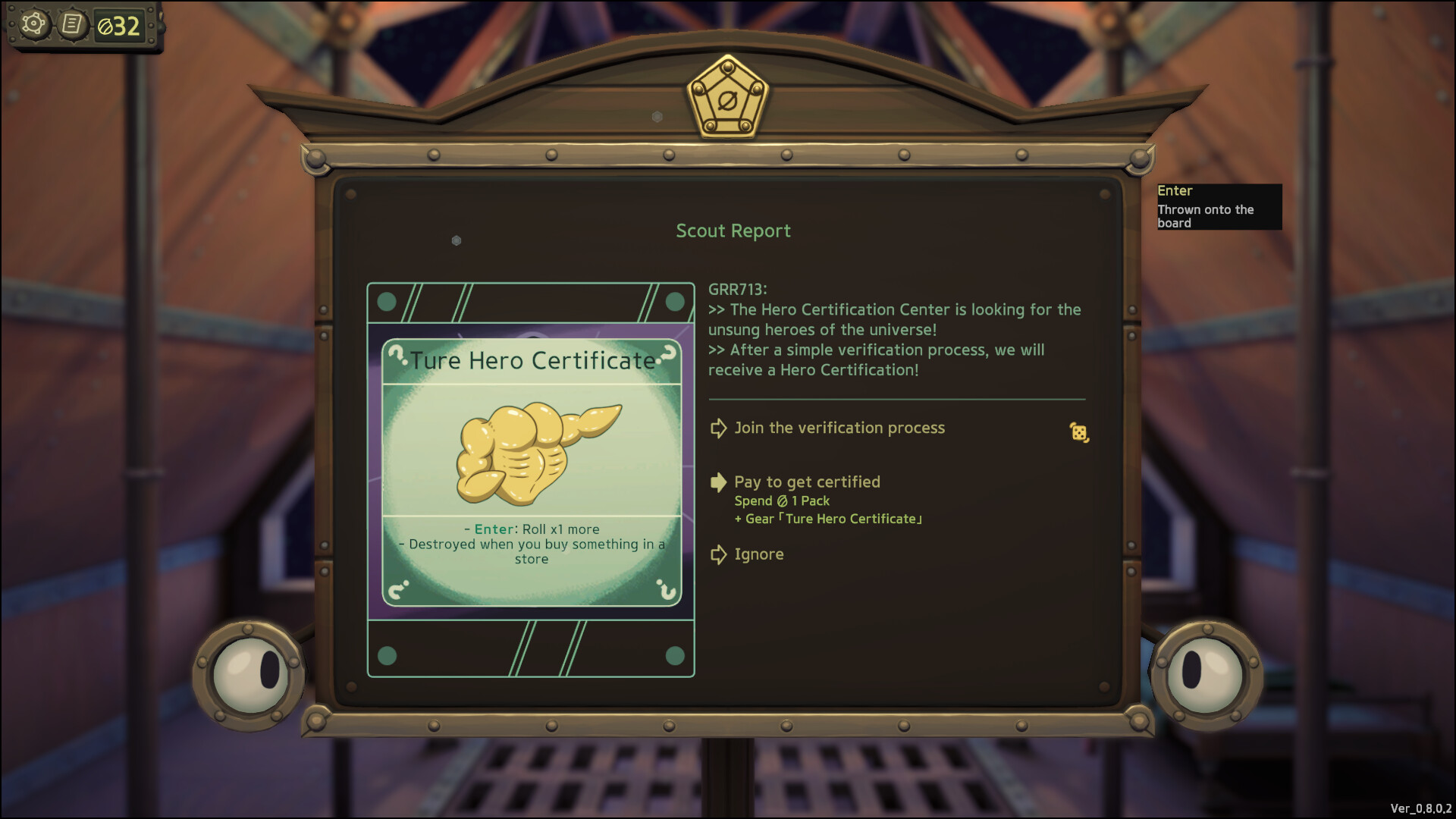
Task: Select the Join the verification process option
Action: (x=839, y=428)
